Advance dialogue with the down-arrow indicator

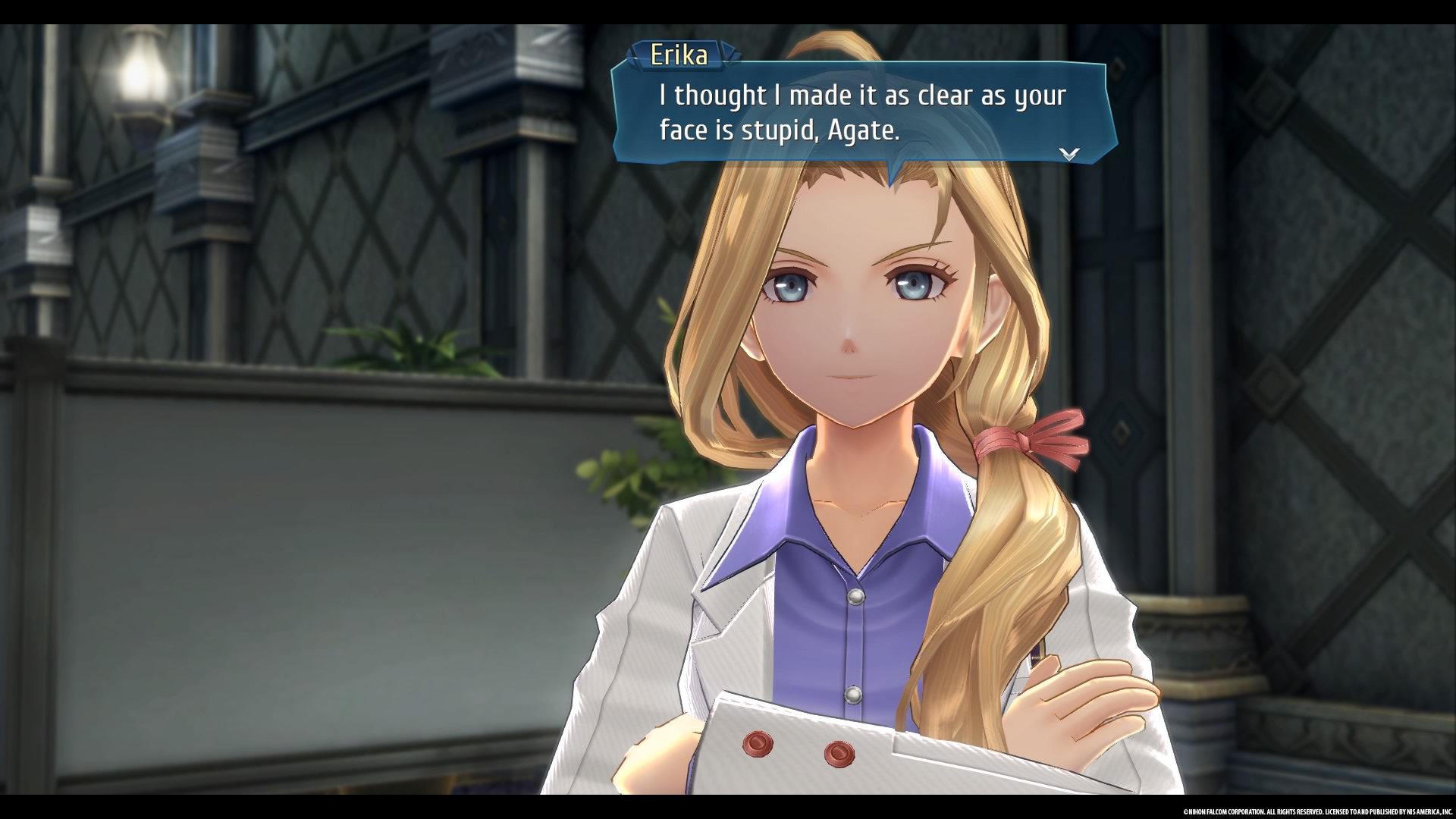coord(1068,154)
